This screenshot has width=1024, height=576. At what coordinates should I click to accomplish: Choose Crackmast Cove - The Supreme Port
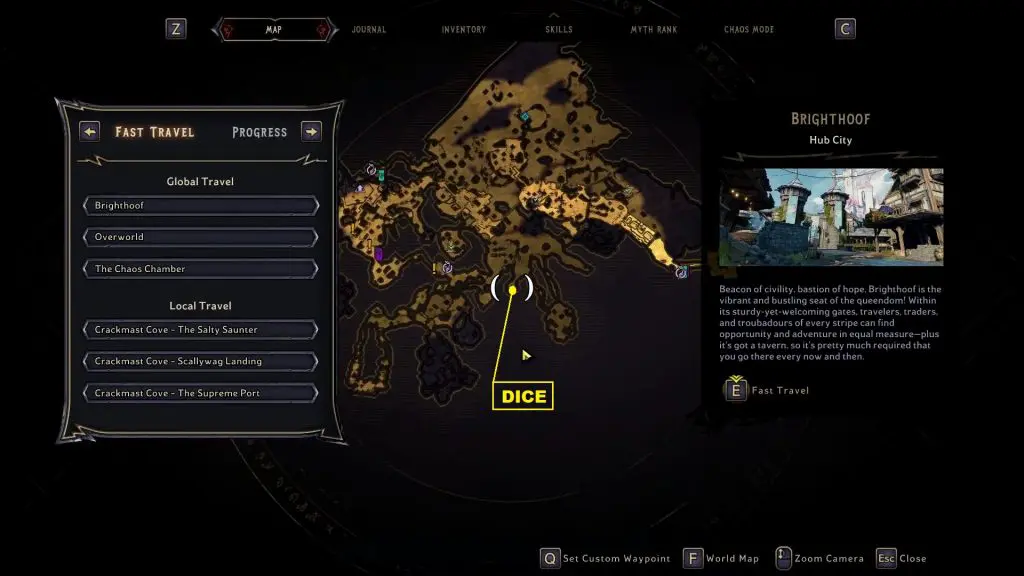click(201, 393)
